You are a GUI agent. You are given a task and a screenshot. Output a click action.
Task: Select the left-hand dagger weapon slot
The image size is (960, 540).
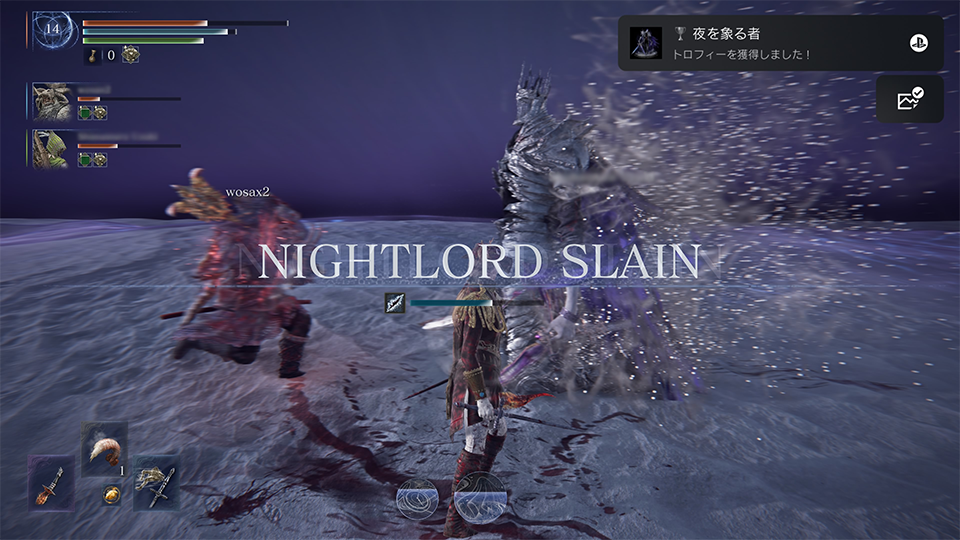coord(51,484)
